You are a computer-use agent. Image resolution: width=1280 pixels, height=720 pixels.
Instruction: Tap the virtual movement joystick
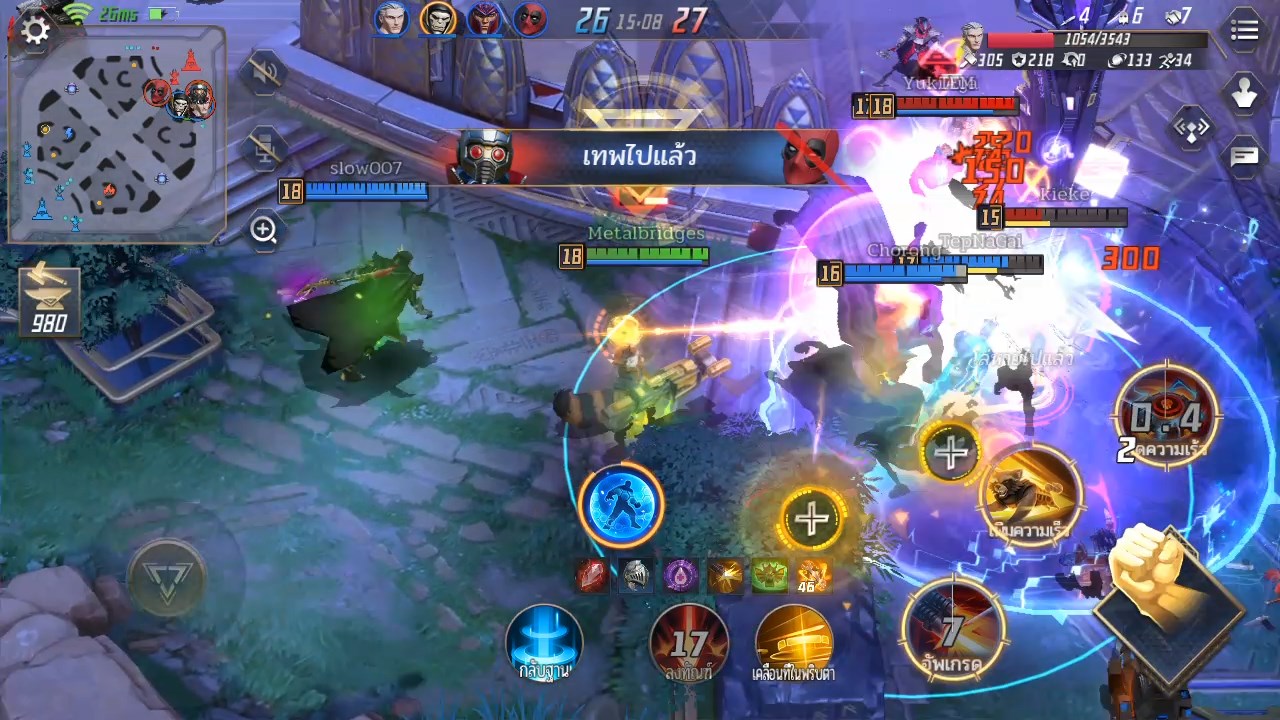click(167, 577)
